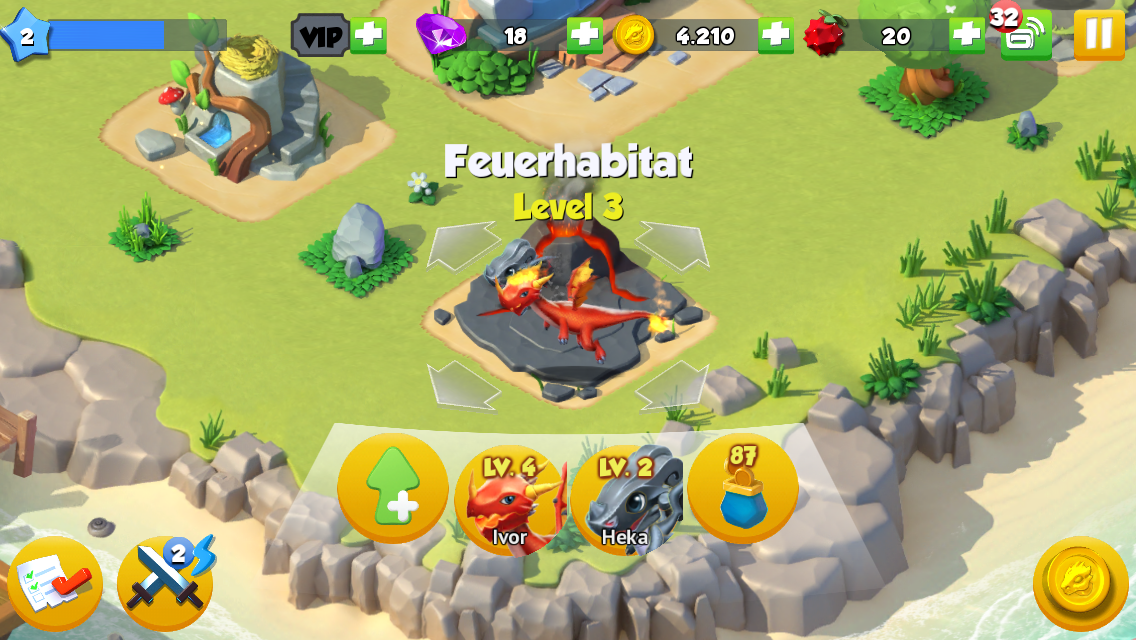
Task: Collect 87 gold from habitat
Action: tap(743, 487)
